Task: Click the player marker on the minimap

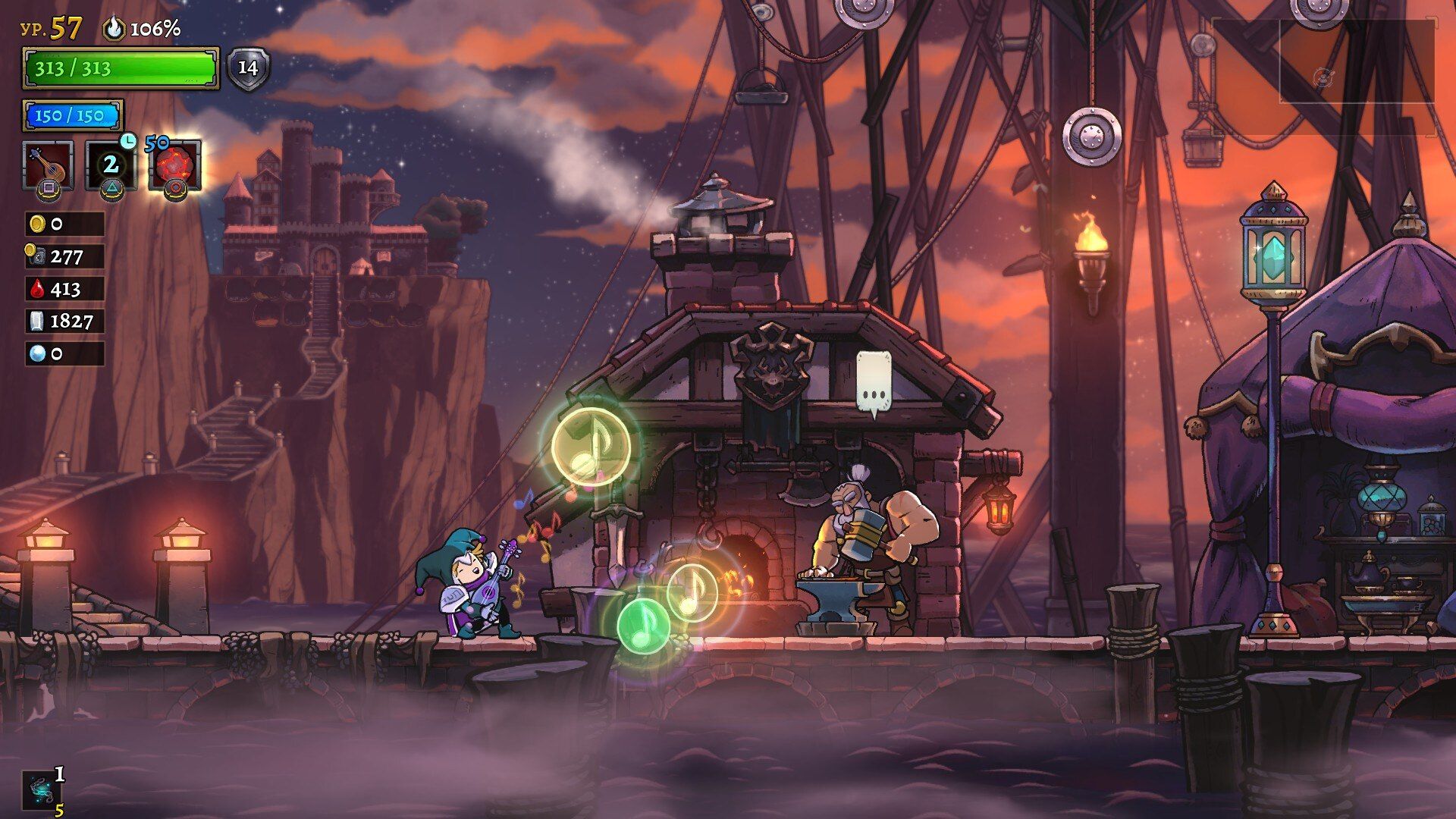Action: [1324, 76]
